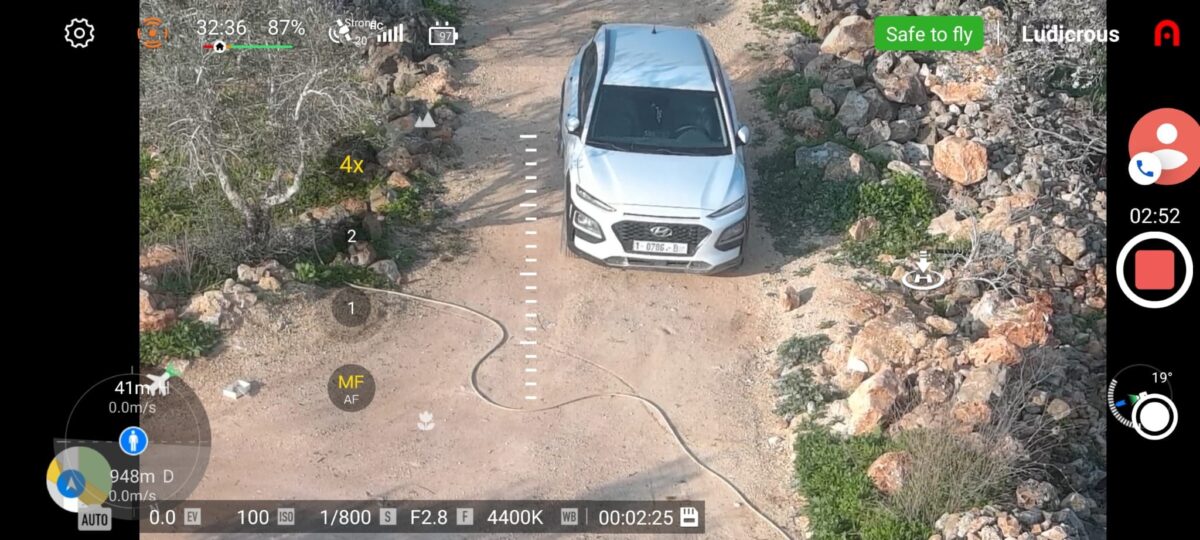The image size is (1200, 540).
Task: Open the satellite GPS signal status
Action: click(343, 32)
